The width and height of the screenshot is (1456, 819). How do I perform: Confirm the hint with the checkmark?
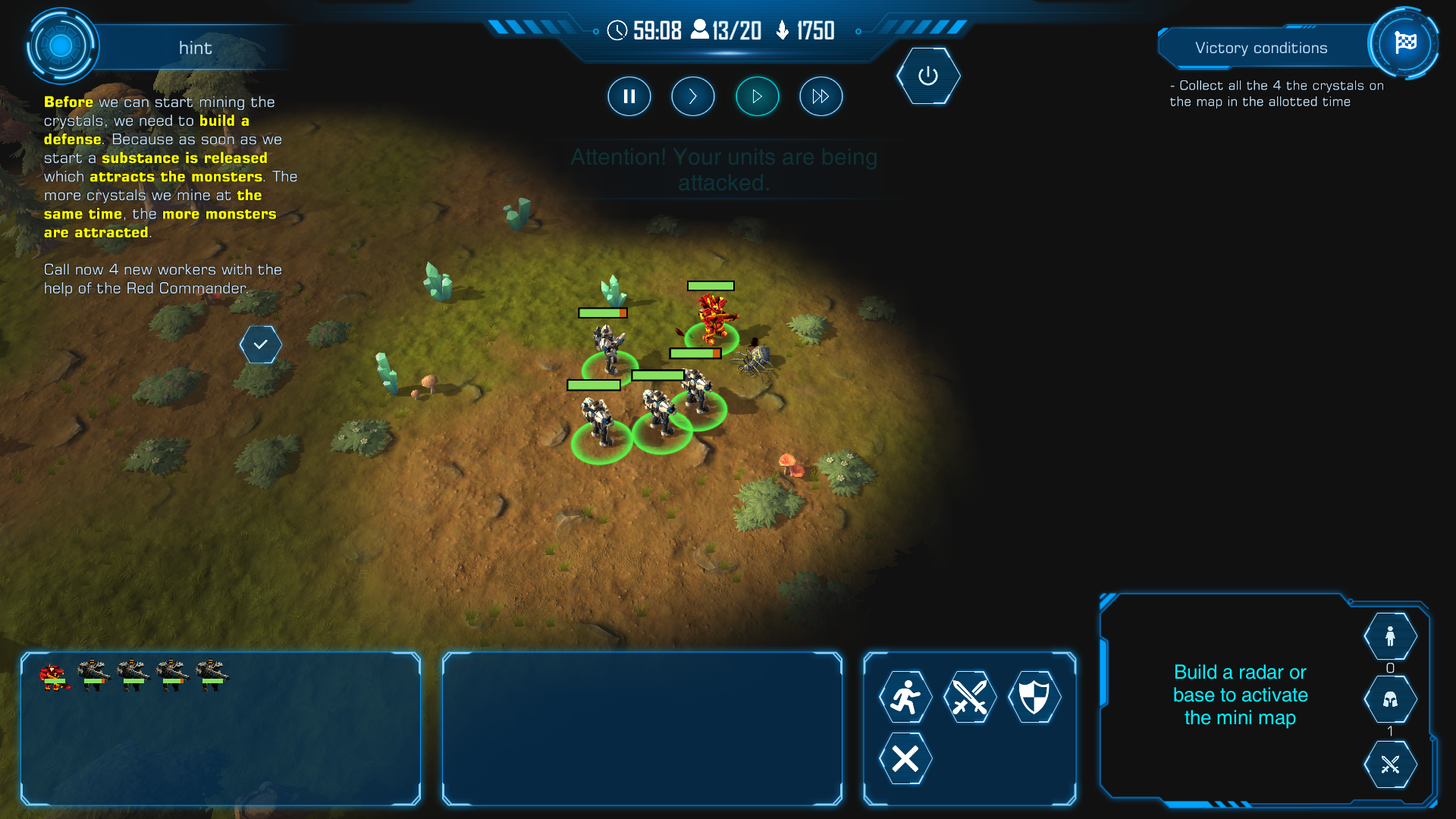pyautogui.click(x=260, y=344)
